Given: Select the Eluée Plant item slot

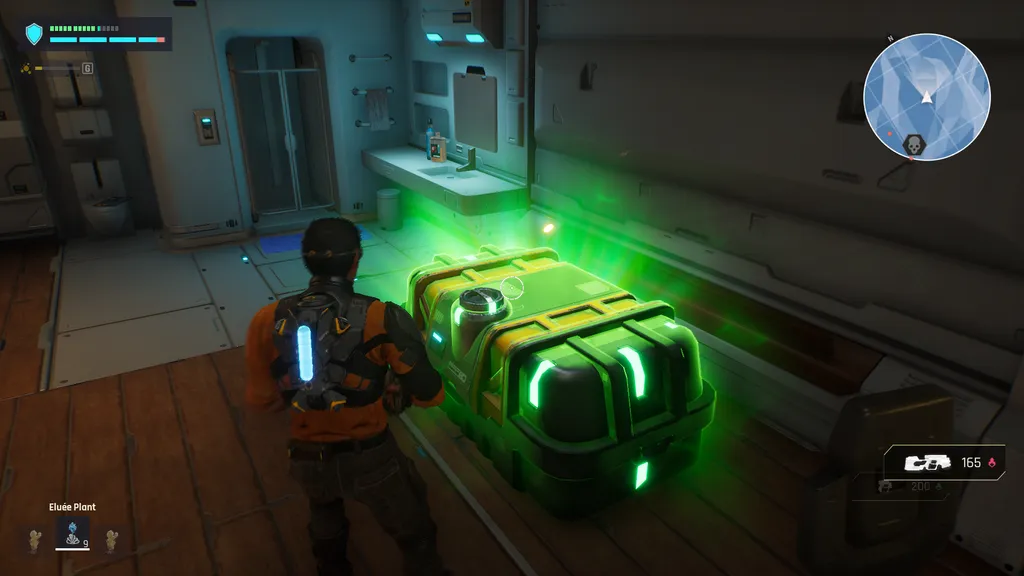Looking at the screenshot, I should tap(73, 535).
